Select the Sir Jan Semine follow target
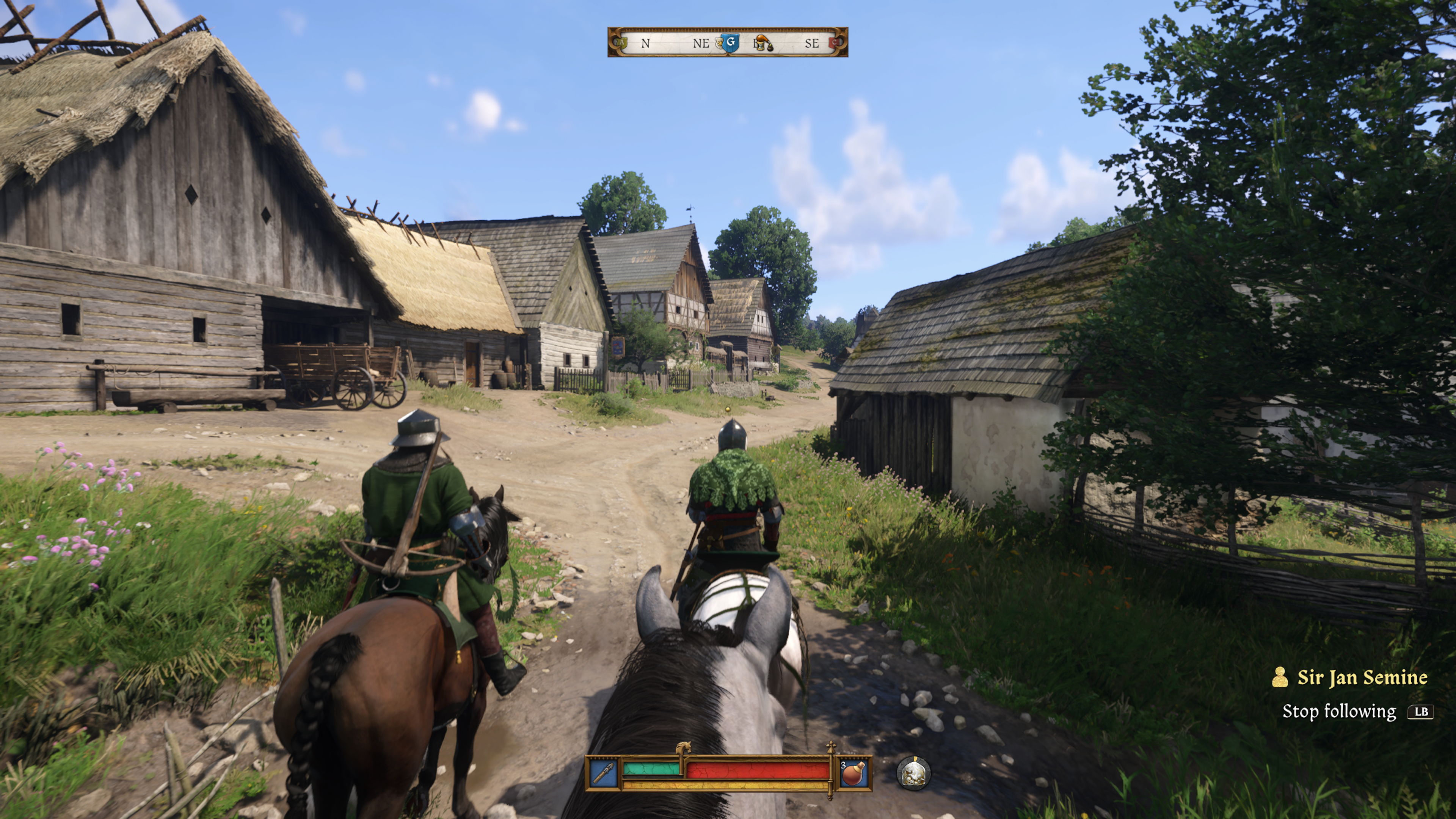The image size is (1456, 819). click(1361, 677)
